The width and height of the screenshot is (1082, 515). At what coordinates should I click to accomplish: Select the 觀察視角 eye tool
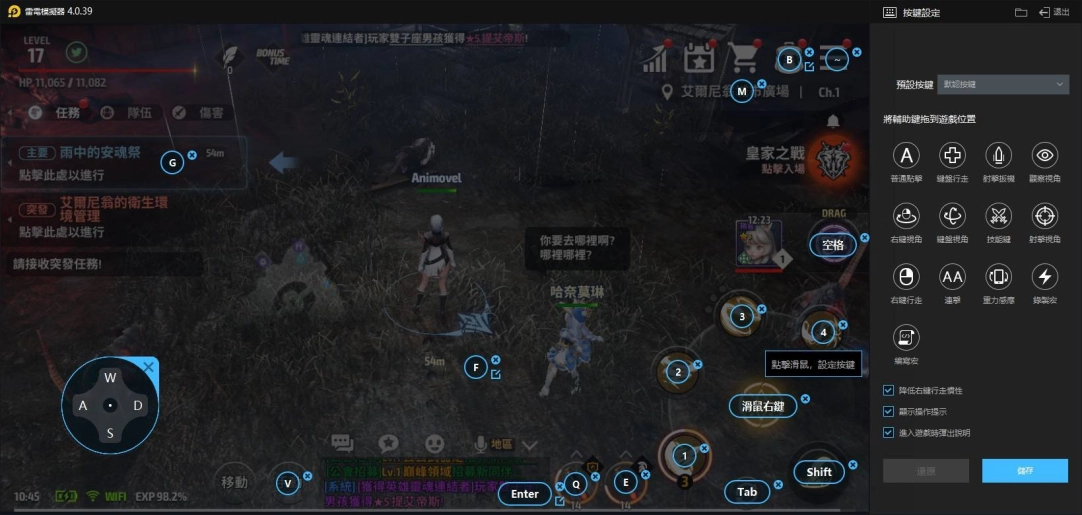pyautogui.click(x=1045, y=155)
